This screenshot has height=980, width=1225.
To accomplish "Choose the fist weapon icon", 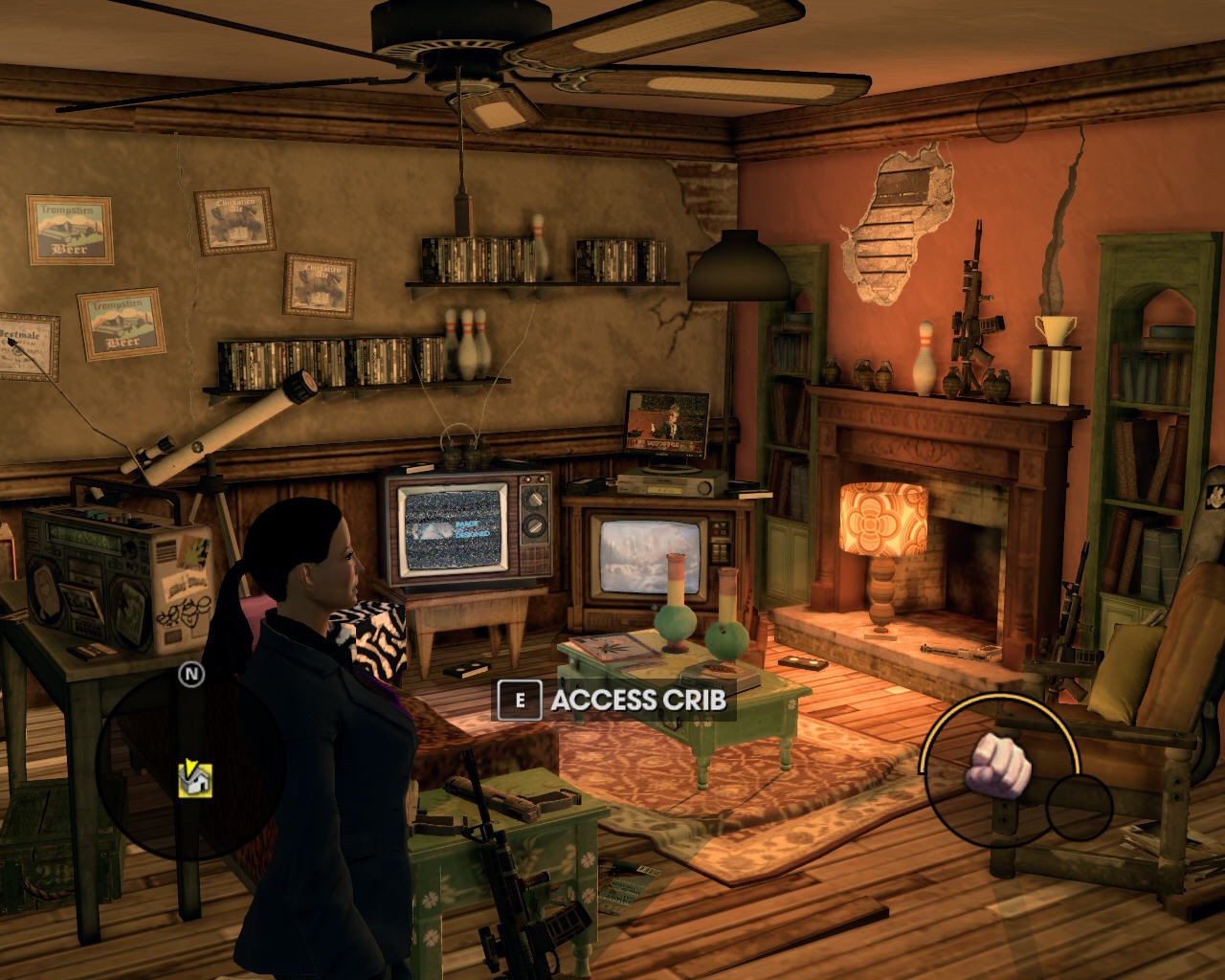I will (1000, 764).
